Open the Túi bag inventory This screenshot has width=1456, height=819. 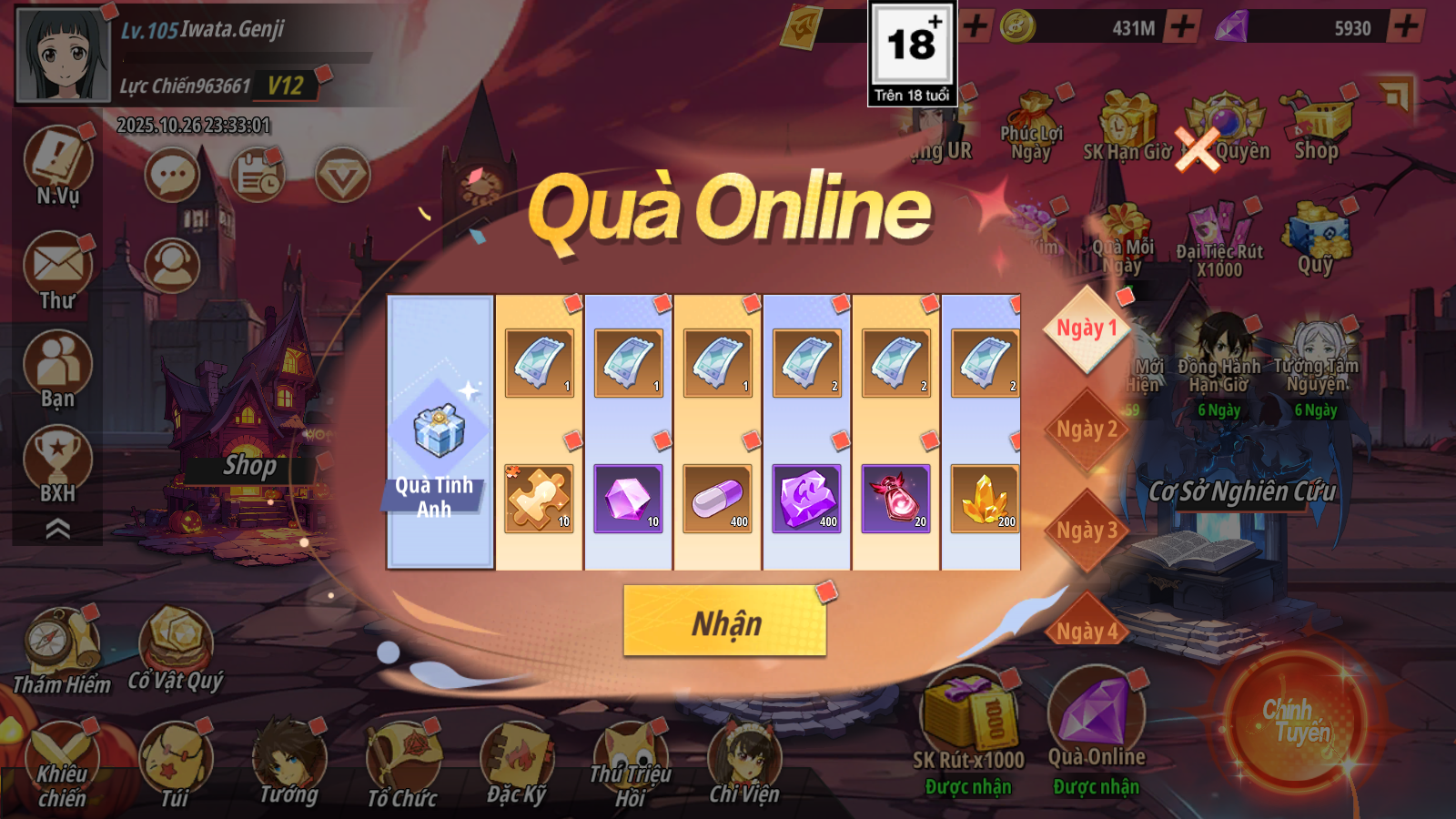pyautogui.click(x=175, y=764)
